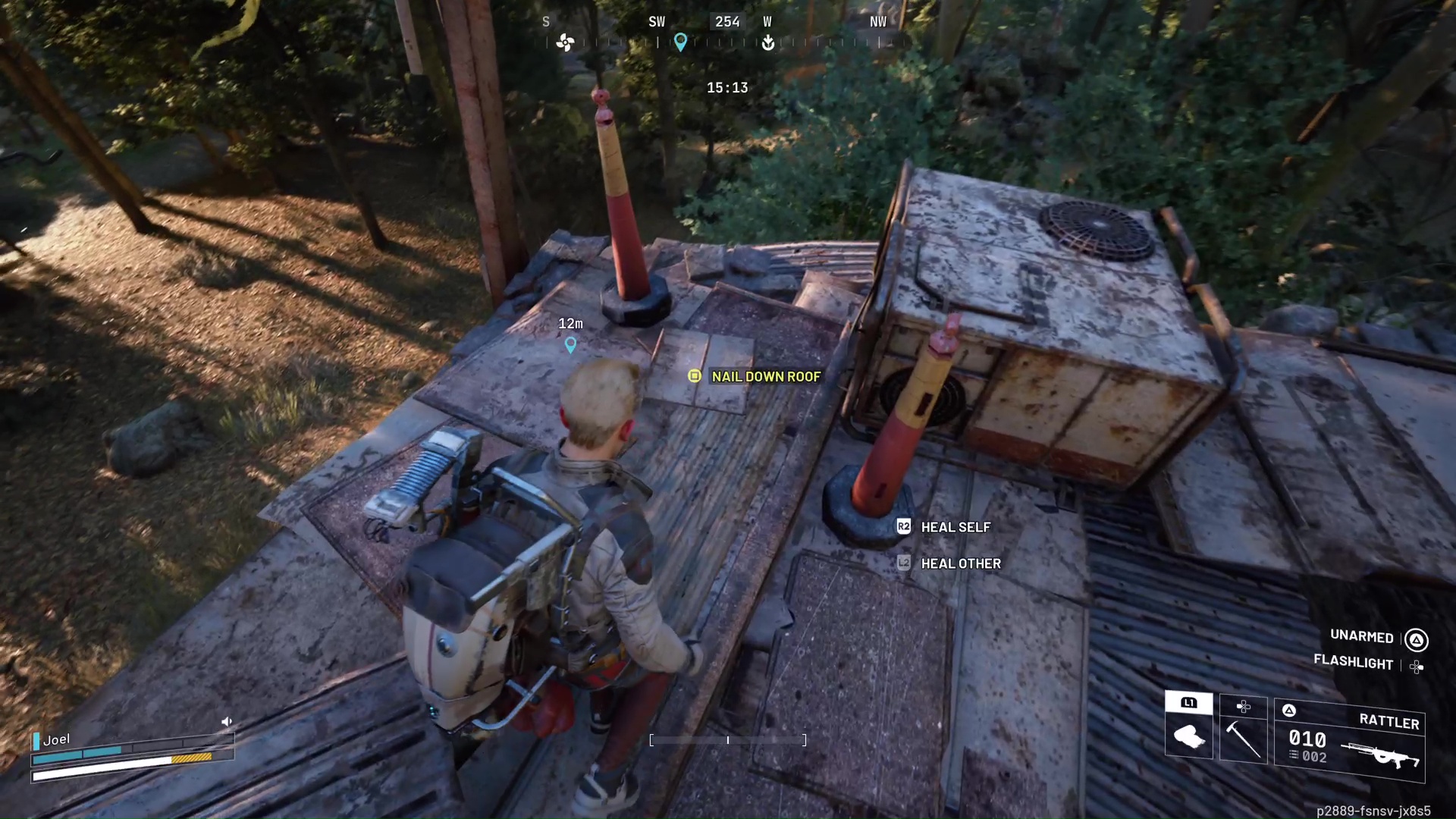Click the 254 heading on the compass
1456x819 pixels.
pyautogui.click(x=726, y=21)
